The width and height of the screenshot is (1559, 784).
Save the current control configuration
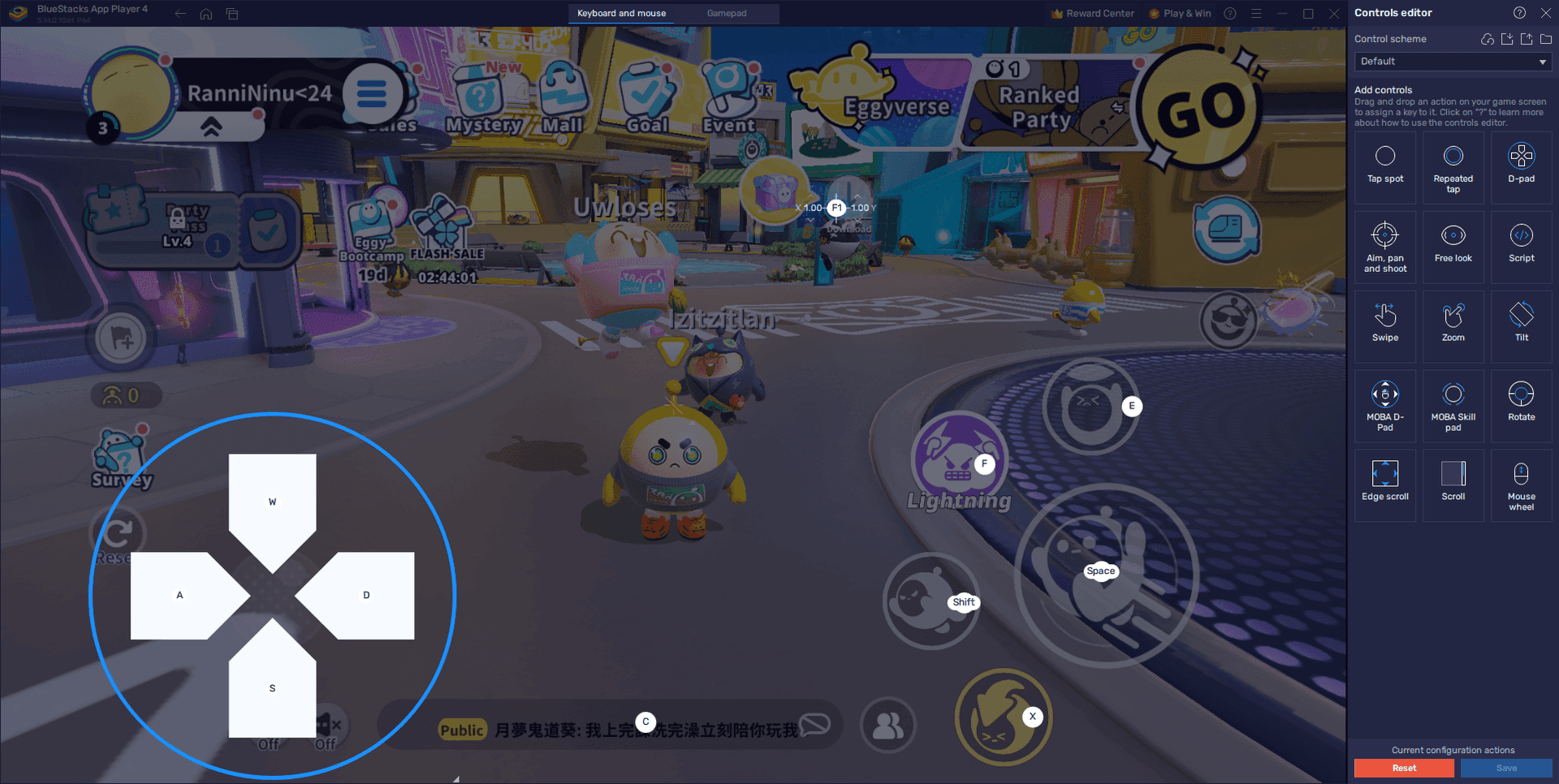click(x=1506, y=768)
